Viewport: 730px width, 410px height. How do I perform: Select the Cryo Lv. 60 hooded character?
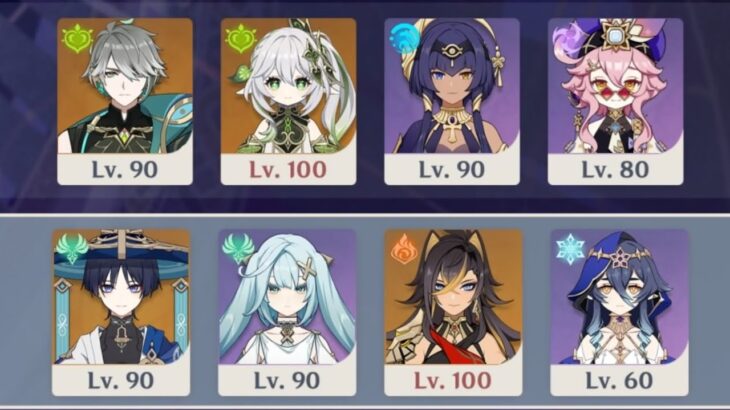click(x=619, y=310)
